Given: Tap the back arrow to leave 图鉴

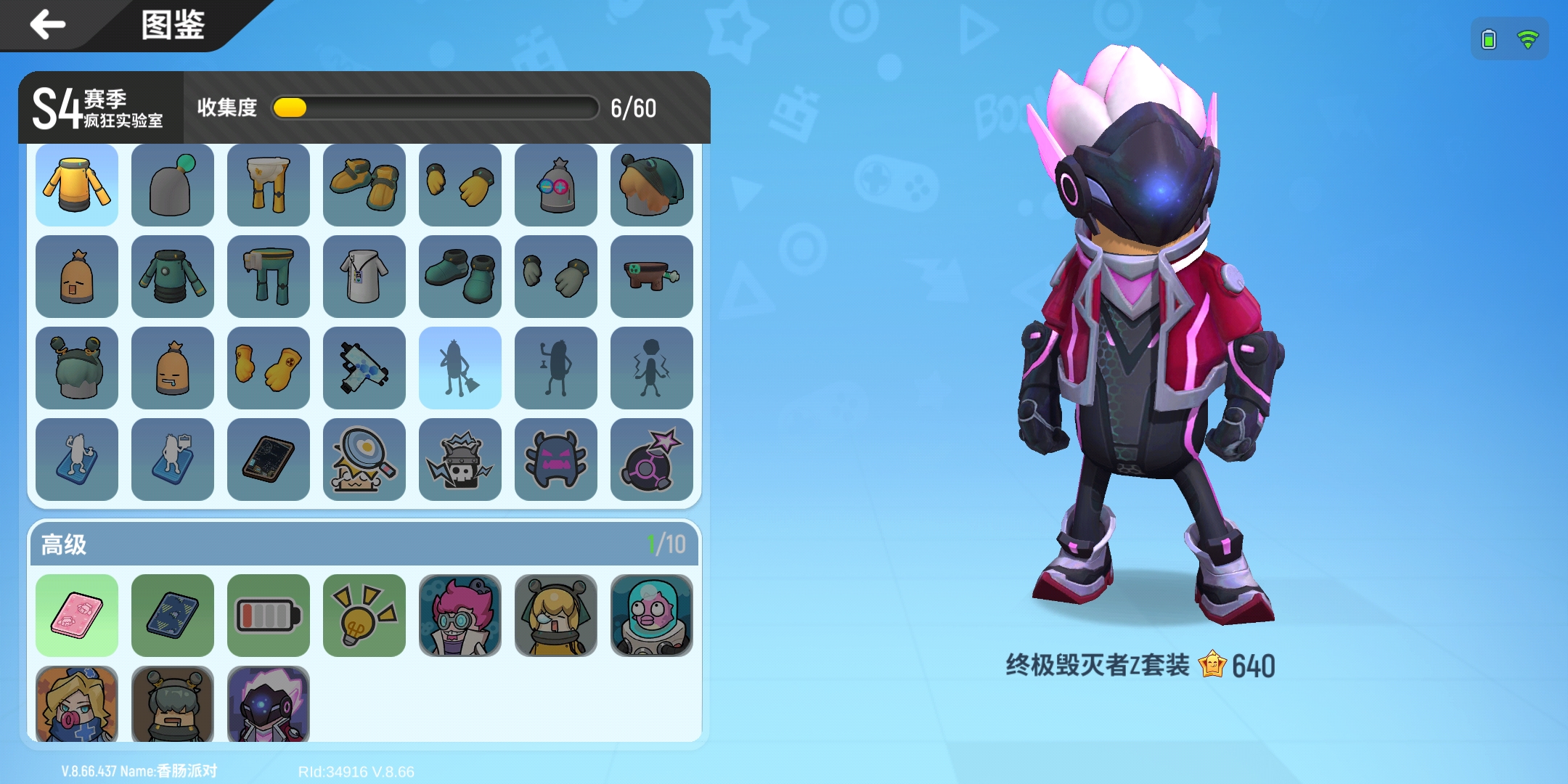Looking at the screenshot, I should pyautogui.click(x=46, y=24).
